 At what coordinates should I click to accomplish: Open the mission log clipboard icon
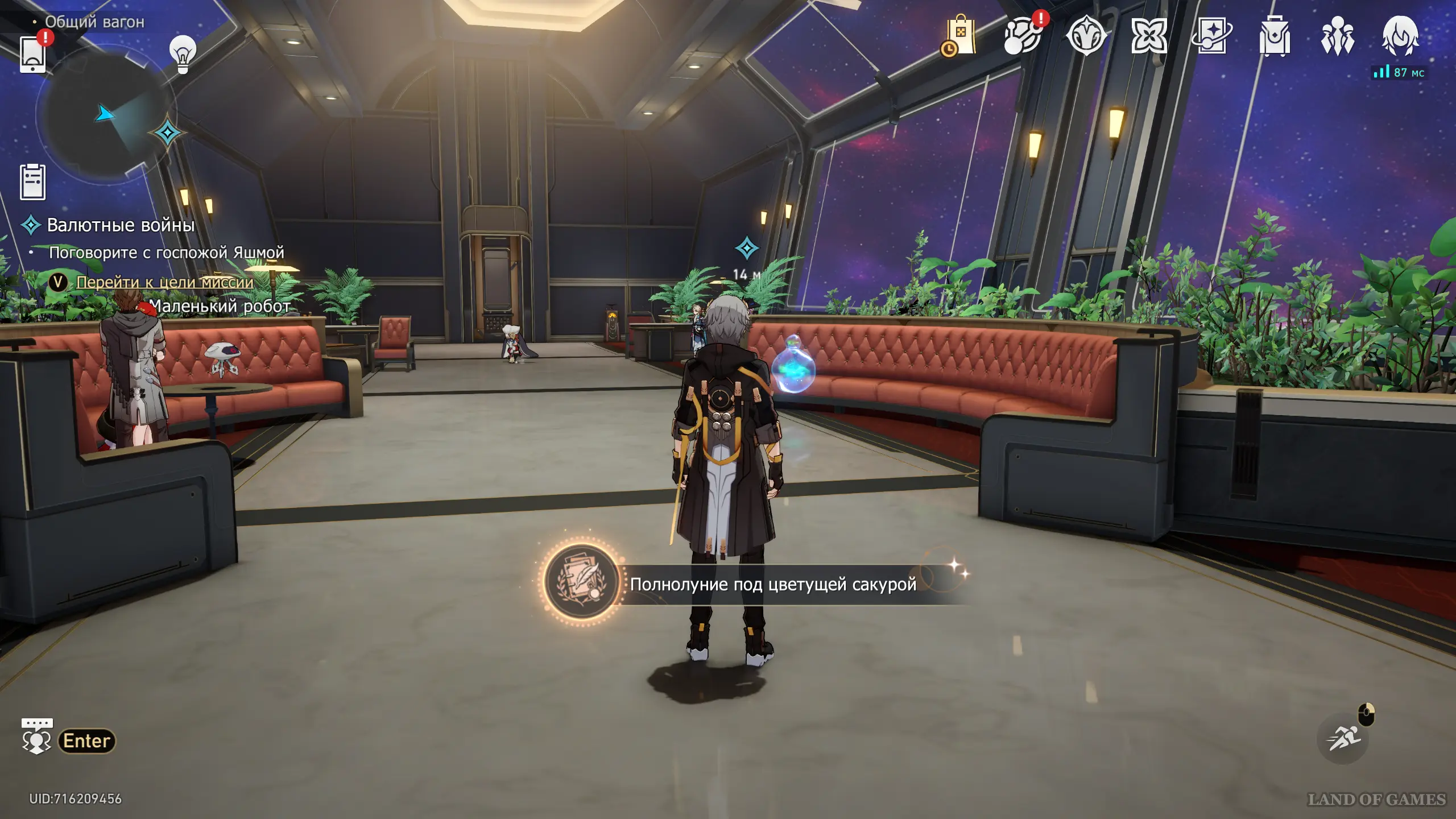[33, 182]
